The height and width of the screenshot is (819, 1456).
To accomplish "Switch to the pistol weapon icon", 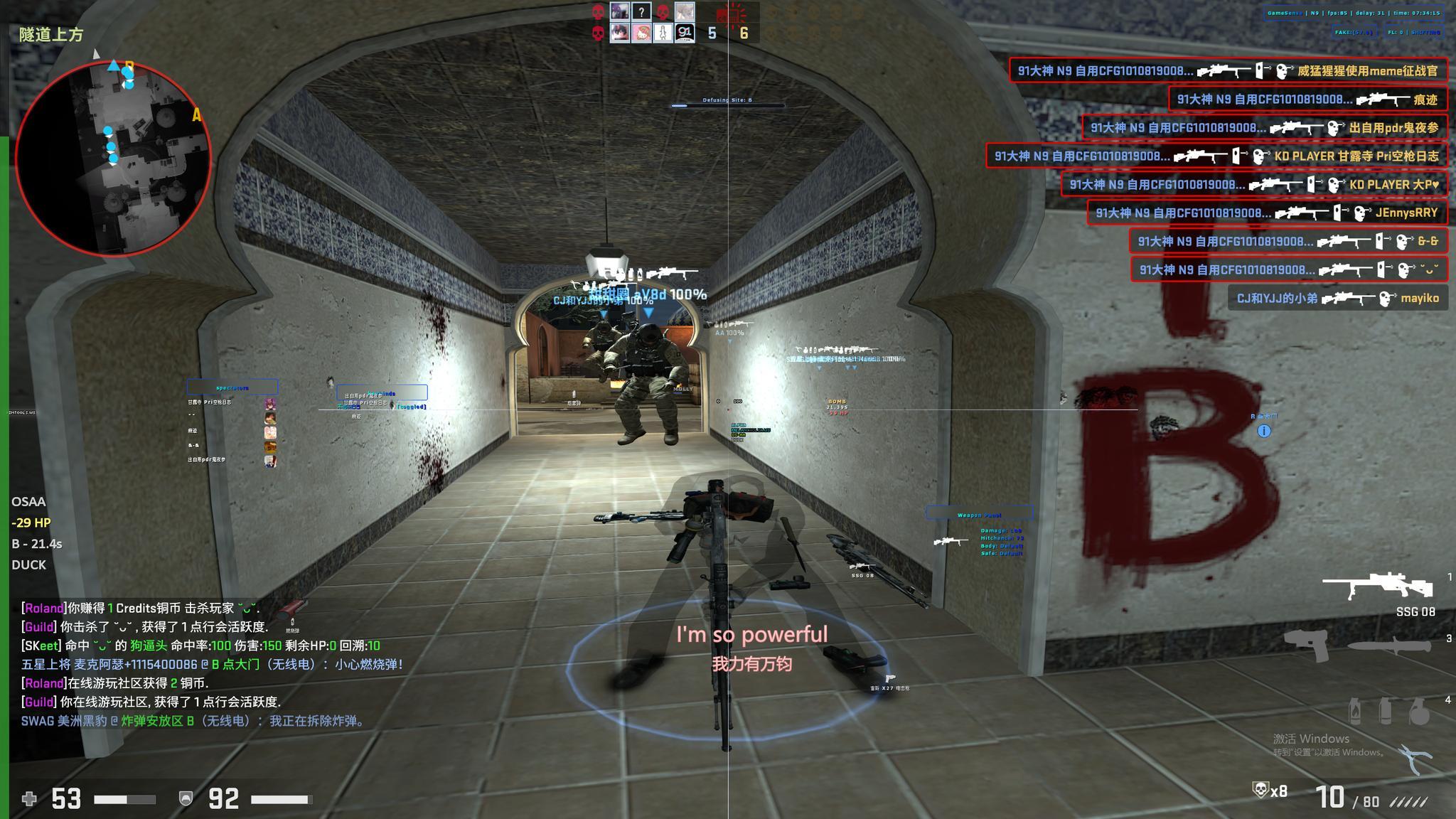I will (x=1307, y=646).
